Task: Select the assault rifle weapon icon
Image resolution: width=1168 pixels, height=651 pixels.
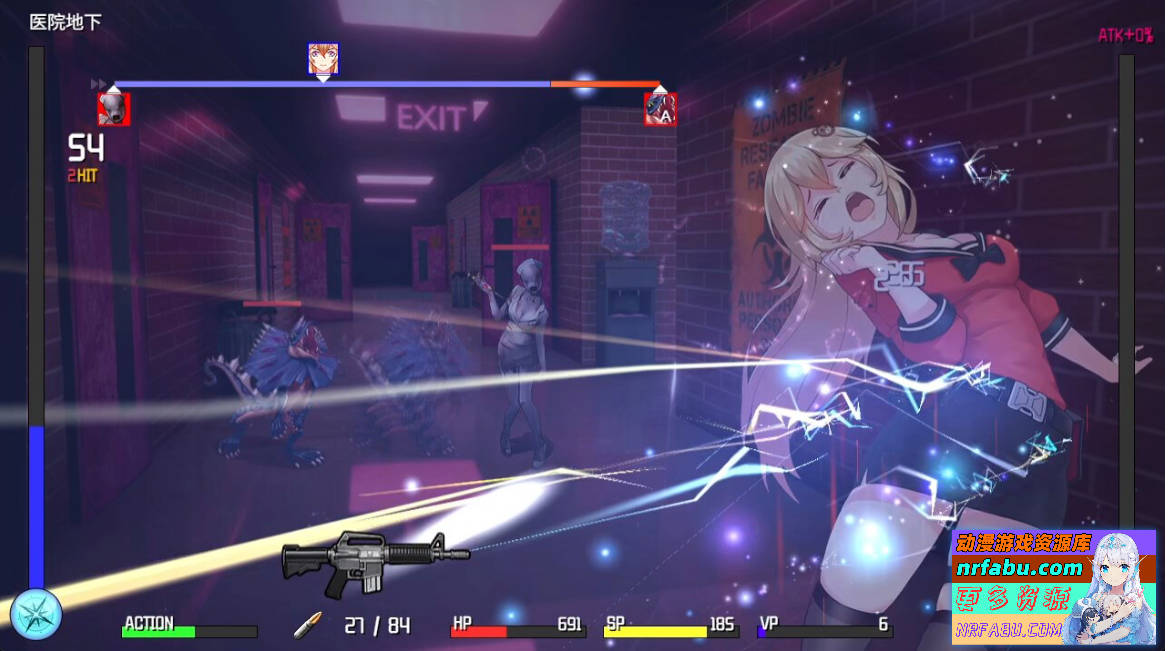Action: tap(374, 557)
